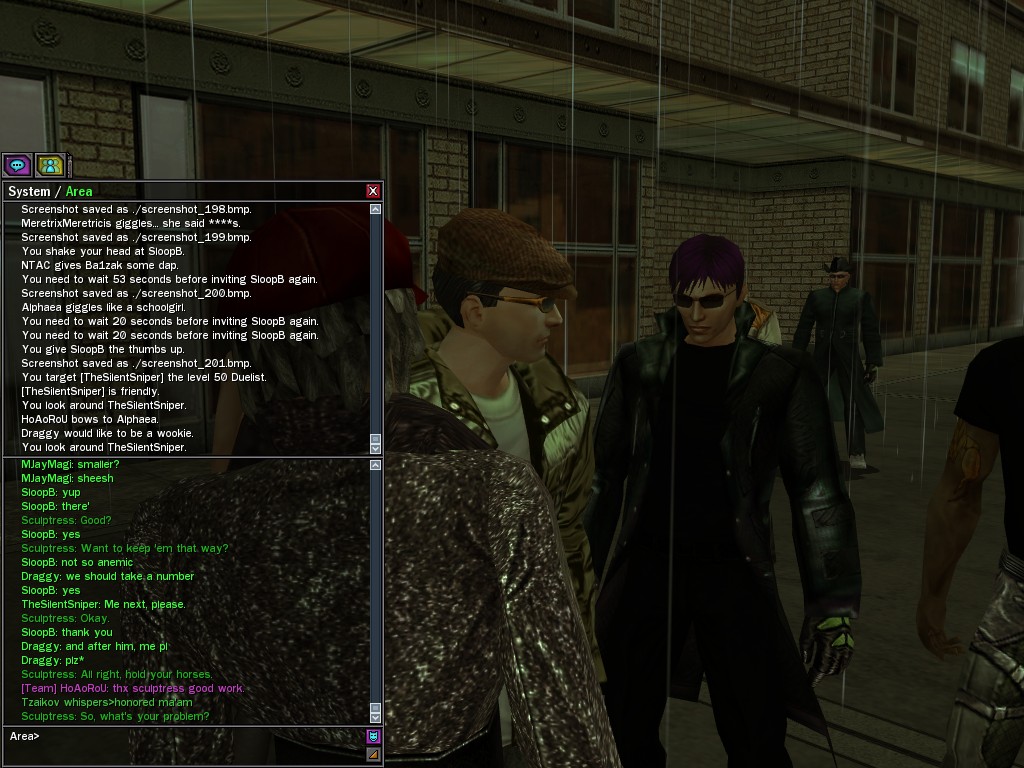The height and width of the screenshot is (768, 1024).
Task: Click the system log scroll-down arrow
Action: [x=375, y=449]
